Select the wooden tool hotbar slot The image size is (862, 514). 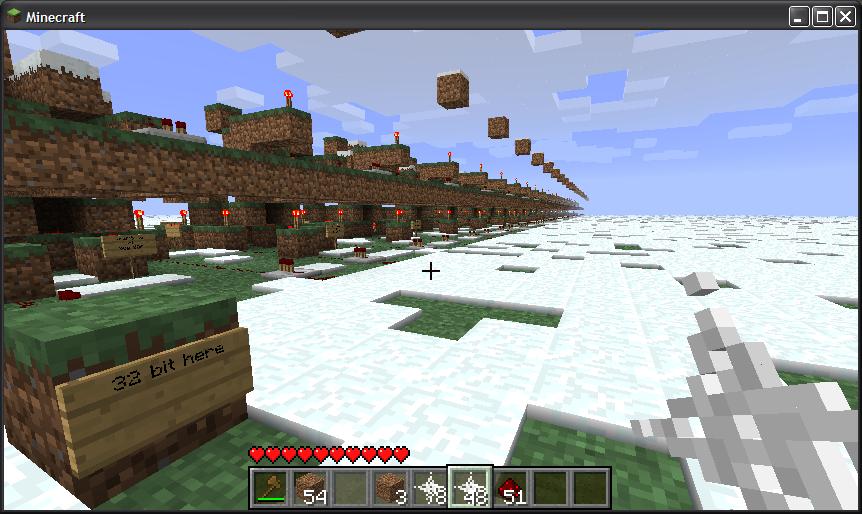pos(270,488)
